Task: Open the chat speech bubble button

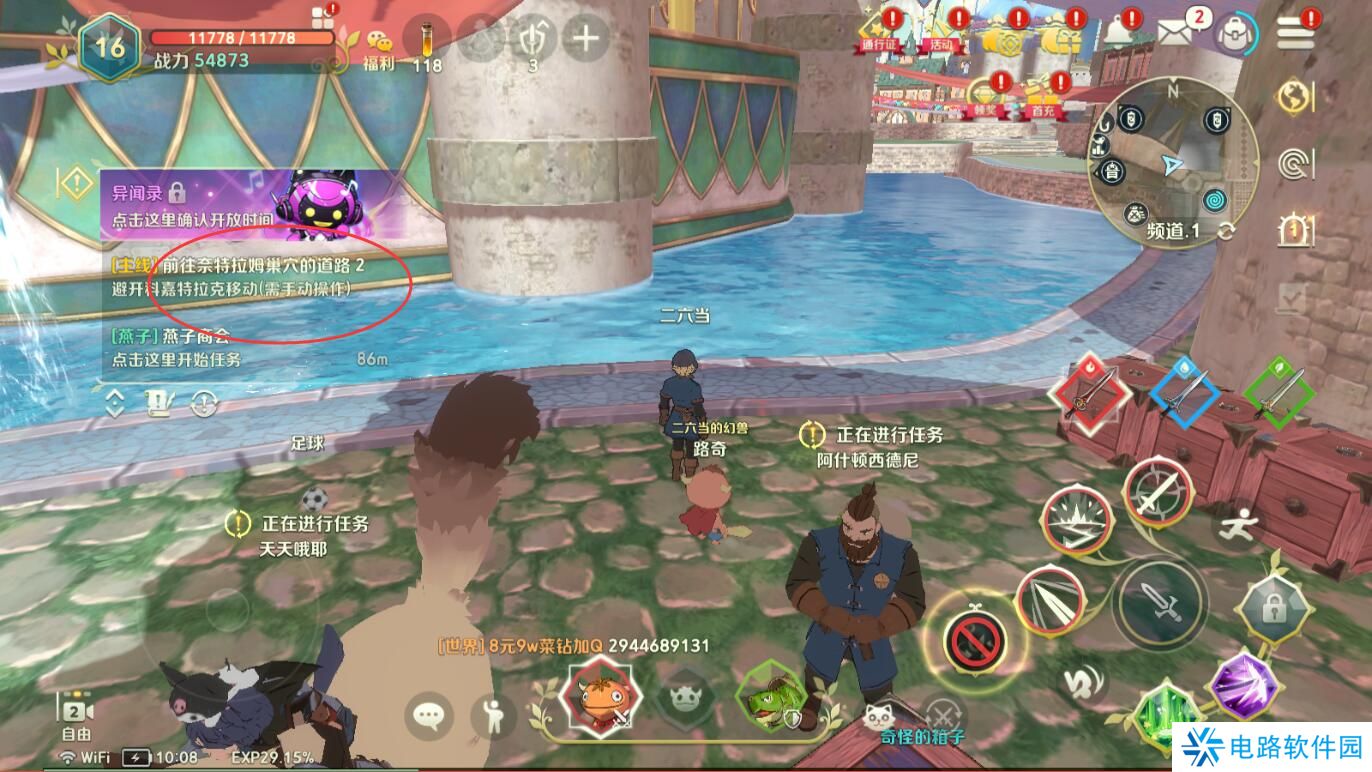Action: pyautogui.click(x=429, y=716)
